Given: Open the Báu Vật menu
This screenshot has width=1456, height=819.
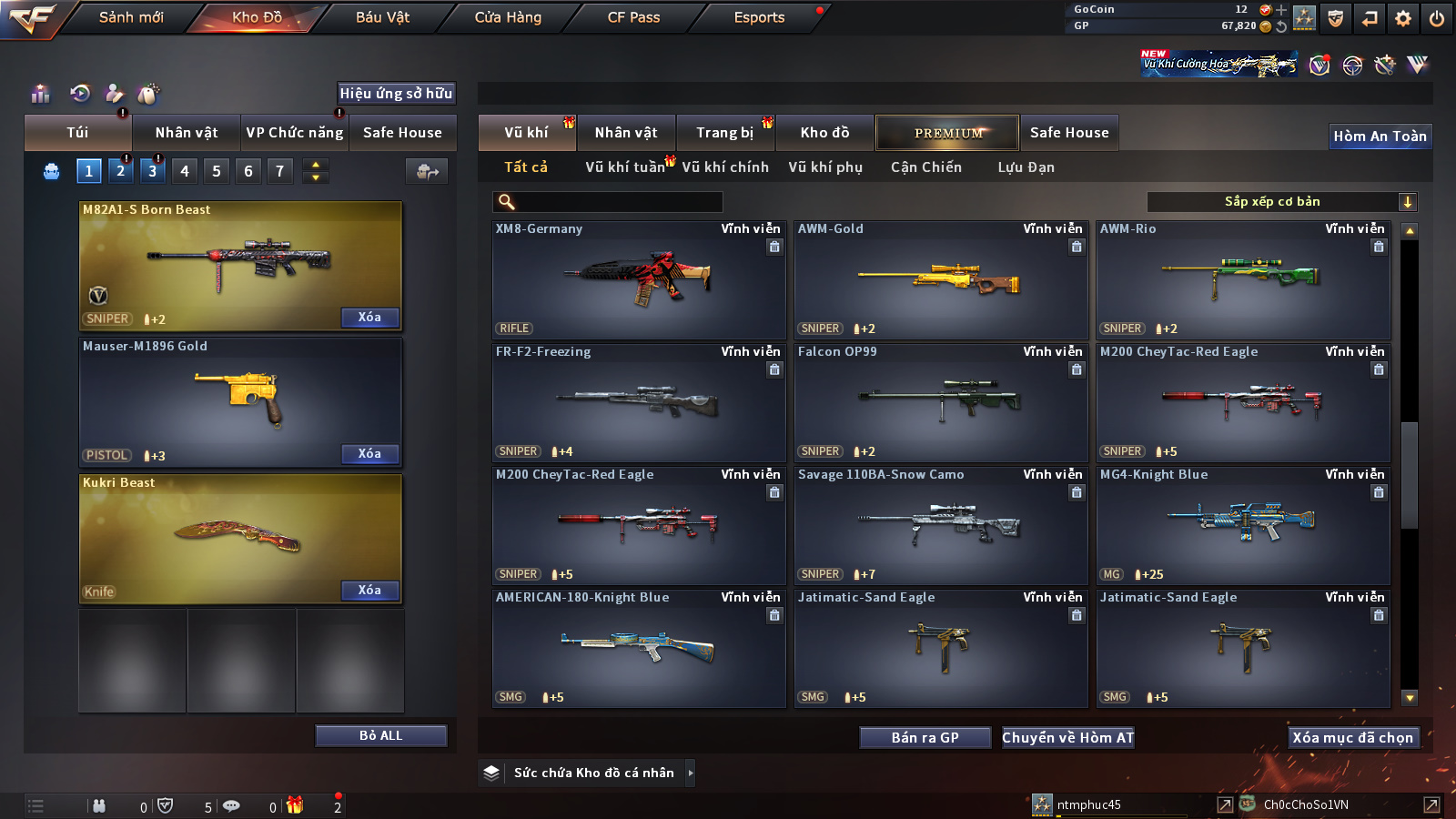Looking at the screenshot, I should click(382, 17).
